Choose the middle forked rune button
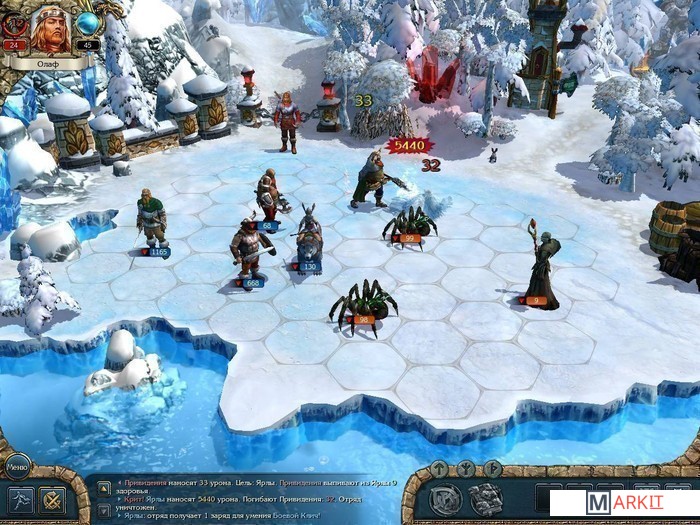Image resolution: width=700 pixels, height=525 pixels. click(x=466, y=468)
